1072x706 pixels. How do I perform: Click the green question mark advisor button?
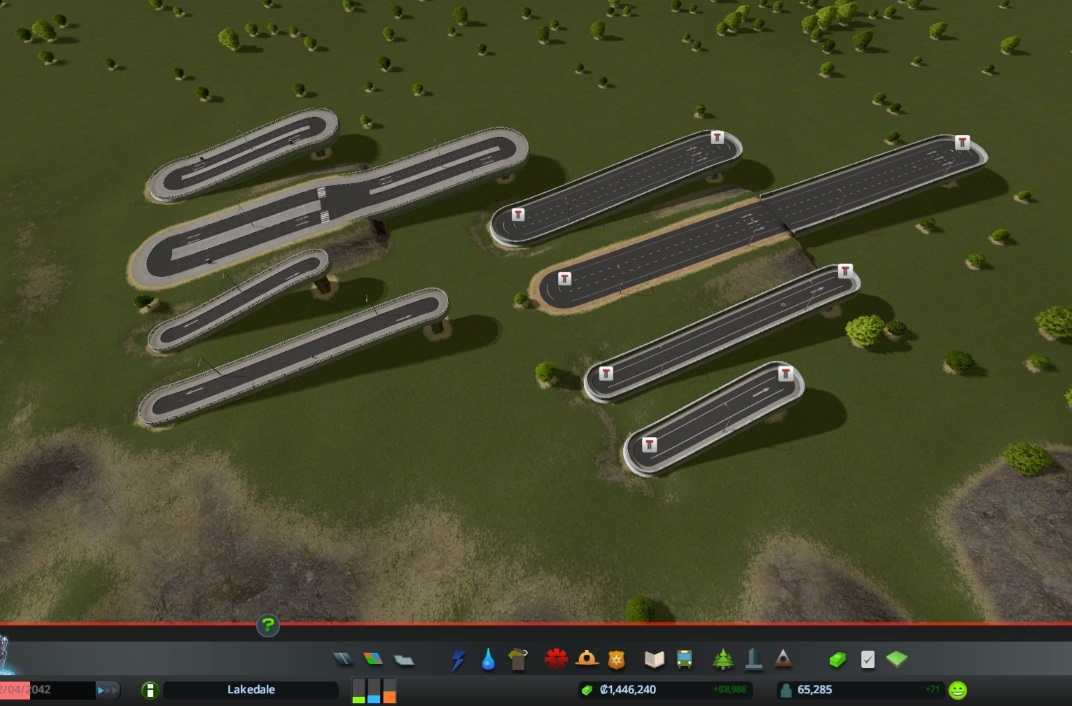click(x=268, y=626)
